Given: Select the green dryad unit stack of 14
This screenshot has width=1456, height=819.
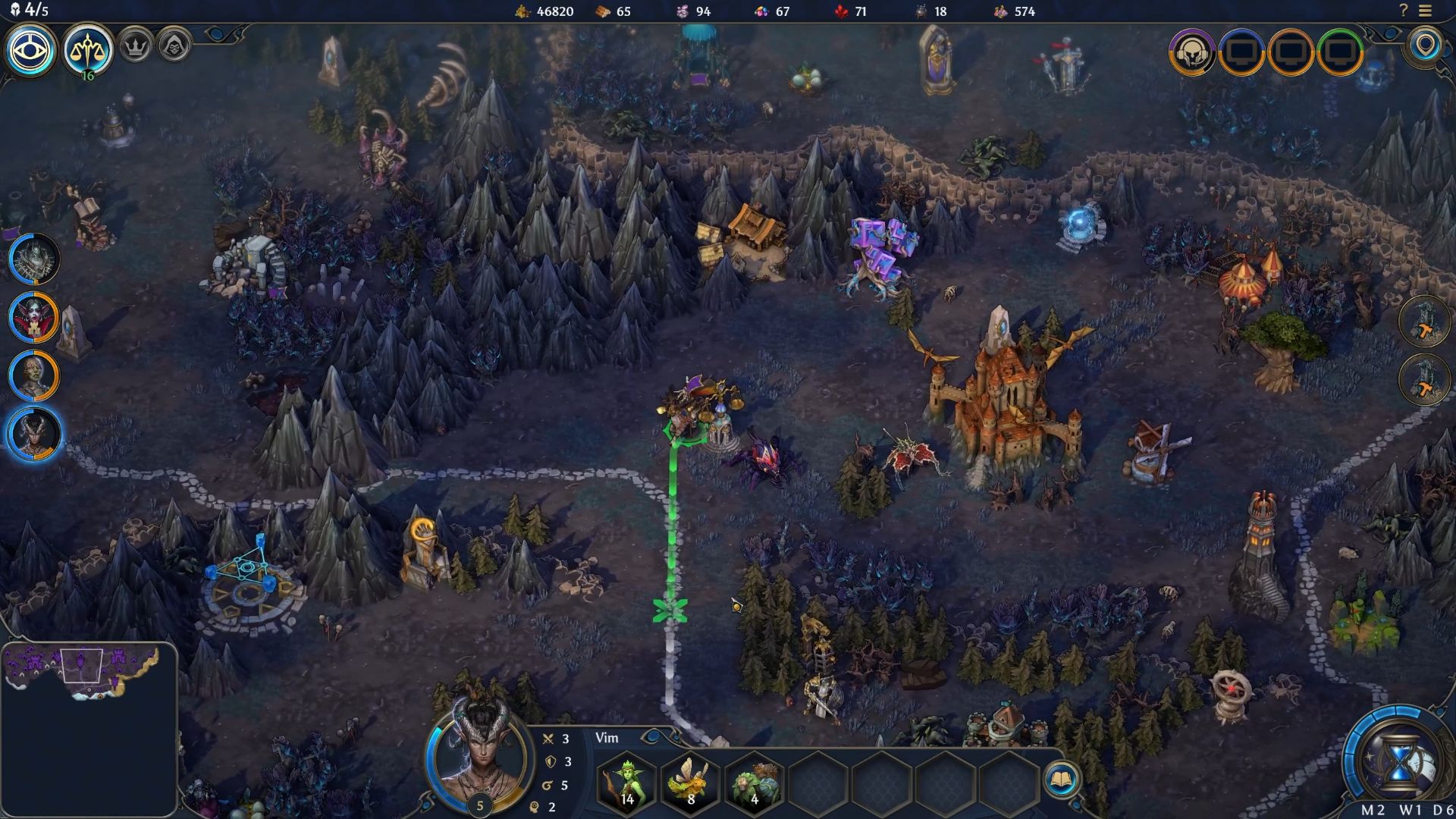Looking at the screenshot, I should click(627, 781).
